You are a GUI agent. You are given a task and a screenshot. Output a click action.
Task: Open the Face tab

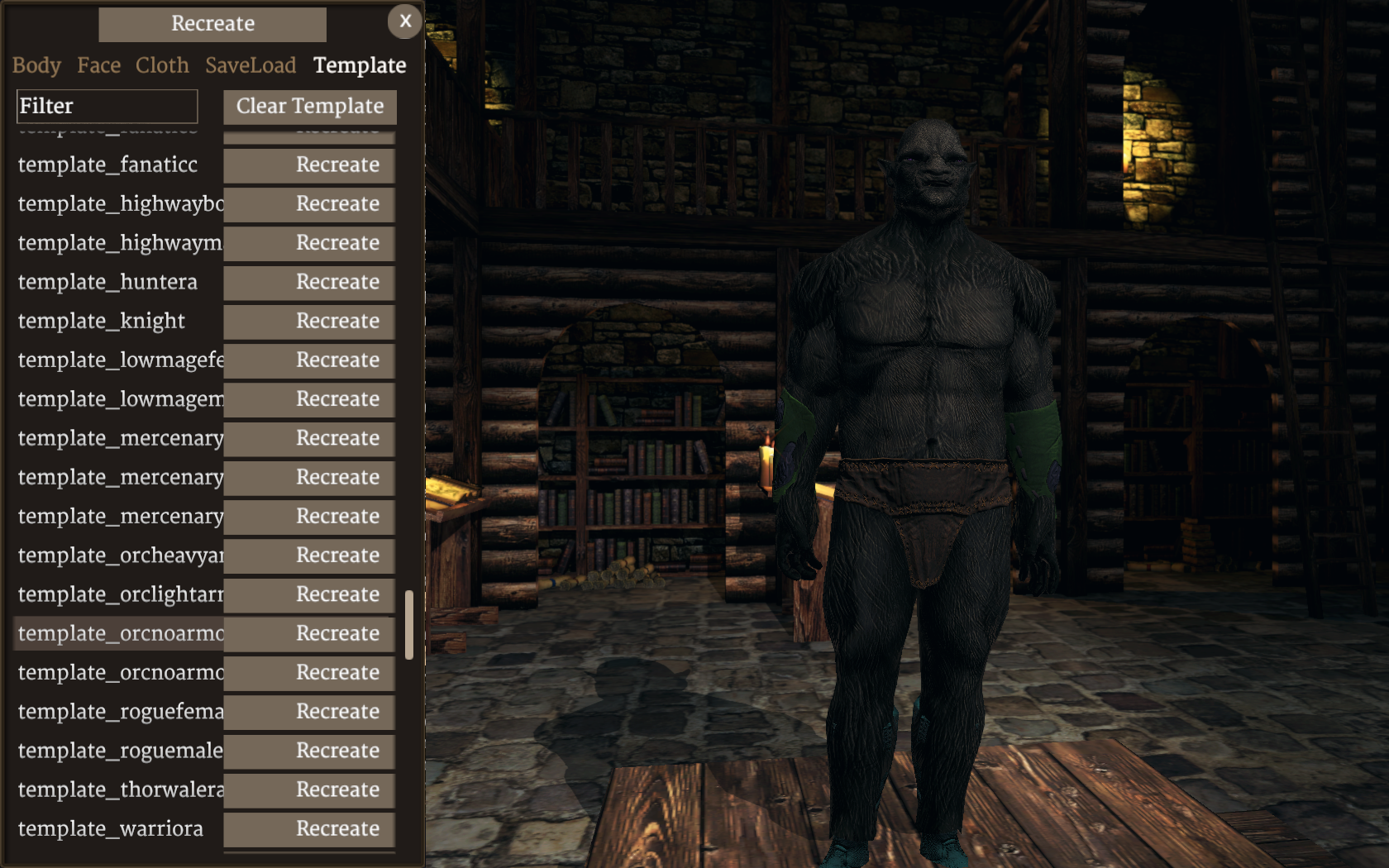click(x=99, y=65)
